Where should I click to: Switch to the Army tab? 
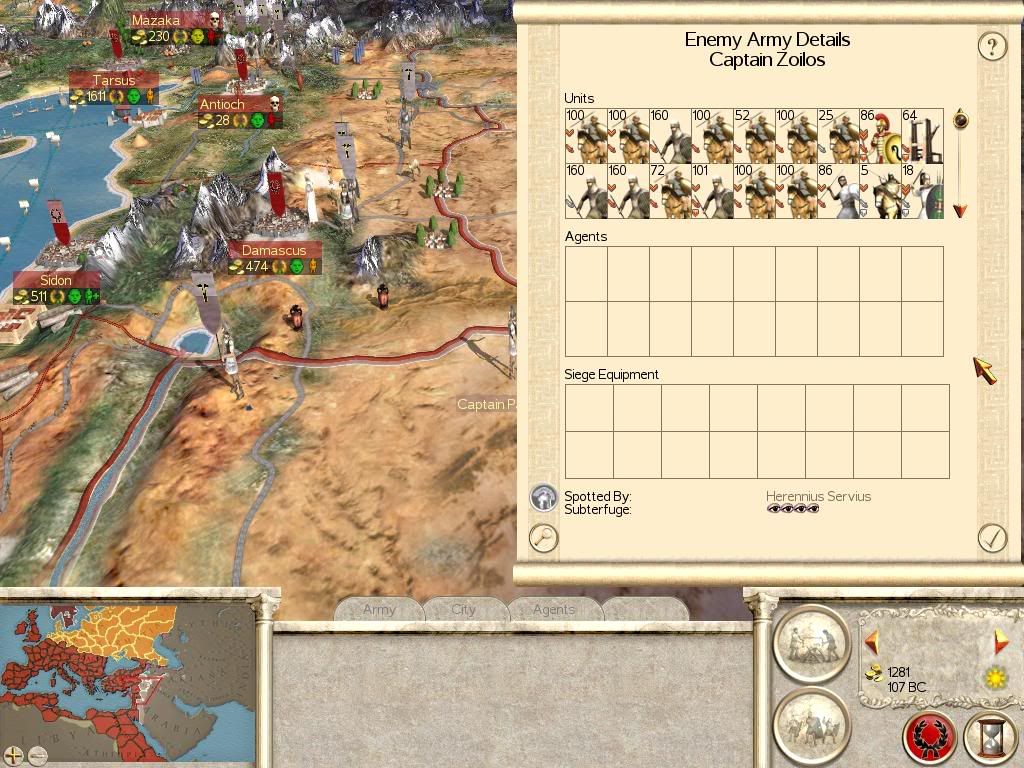pos(379,609)
